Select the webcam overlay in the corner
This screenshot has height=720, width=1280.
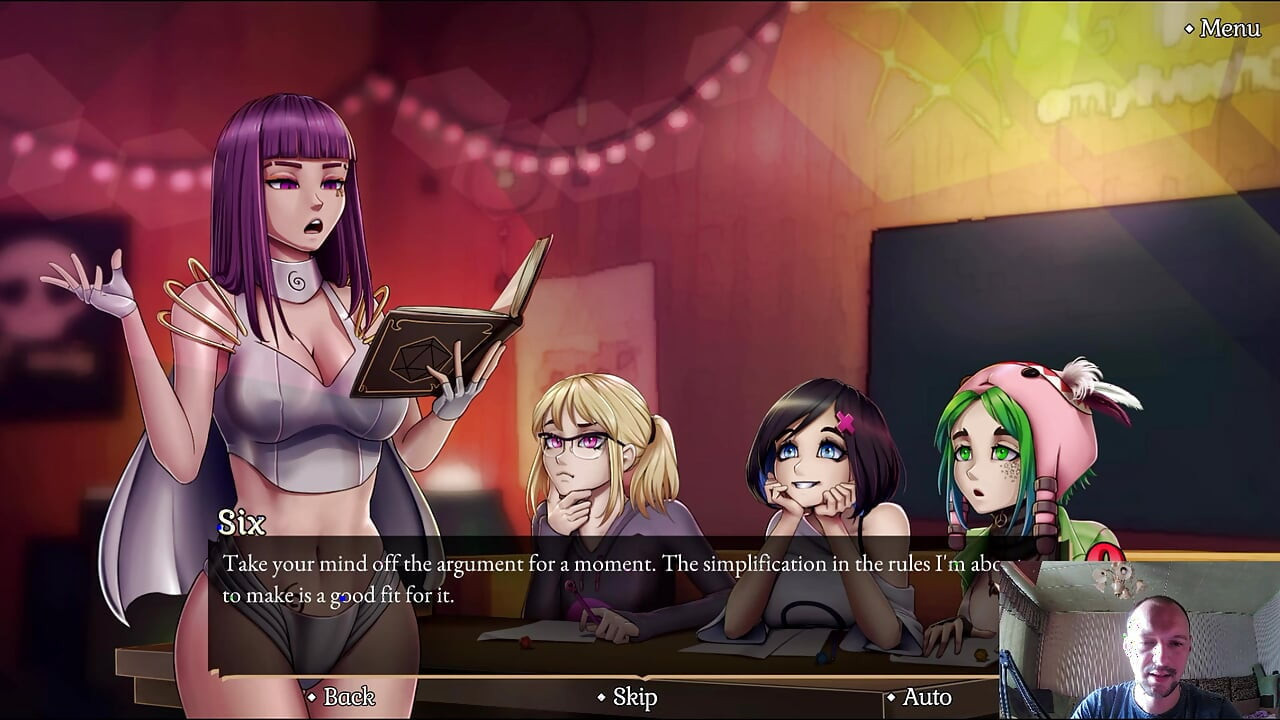click(1140, 640)
